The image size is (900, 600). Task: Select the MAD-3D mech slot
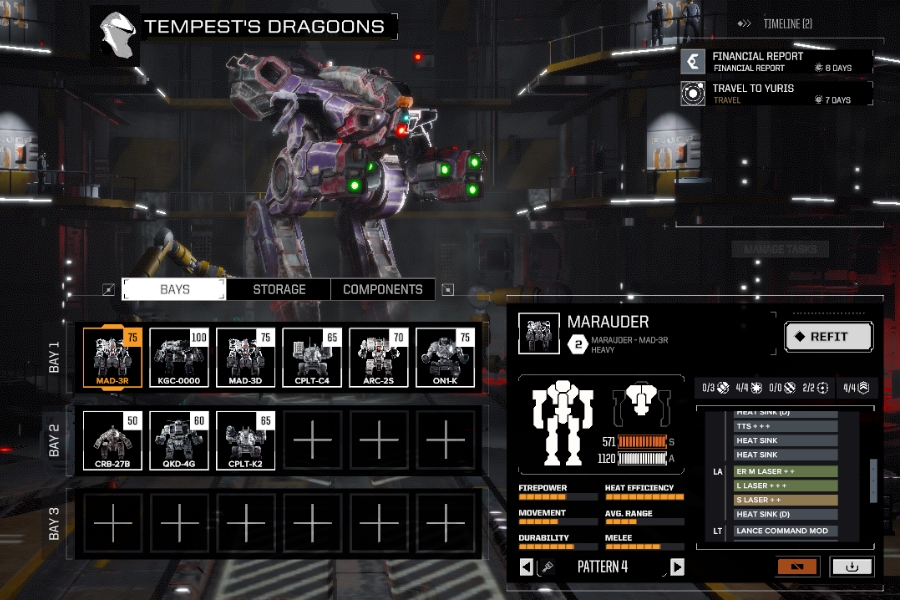[246, 358]
